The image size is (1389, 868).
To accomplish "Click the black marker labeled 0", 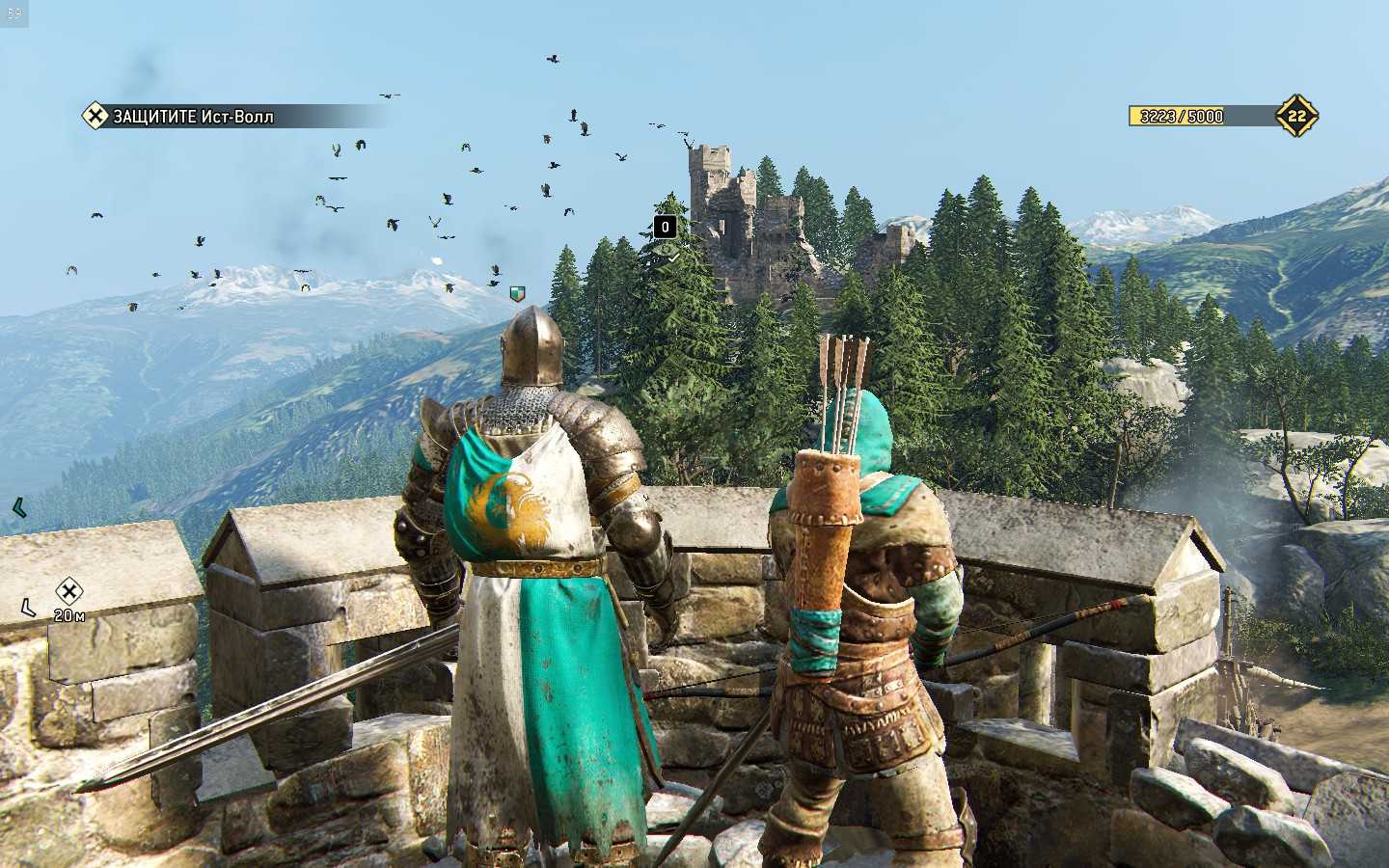I will tap(665, 228).
